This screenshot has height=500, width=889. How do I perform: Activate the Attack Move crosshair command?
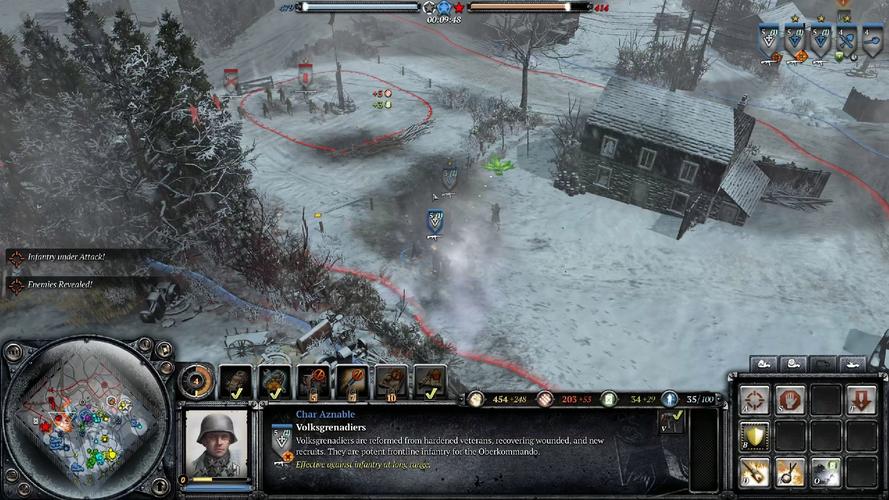[x=755, y=400]
